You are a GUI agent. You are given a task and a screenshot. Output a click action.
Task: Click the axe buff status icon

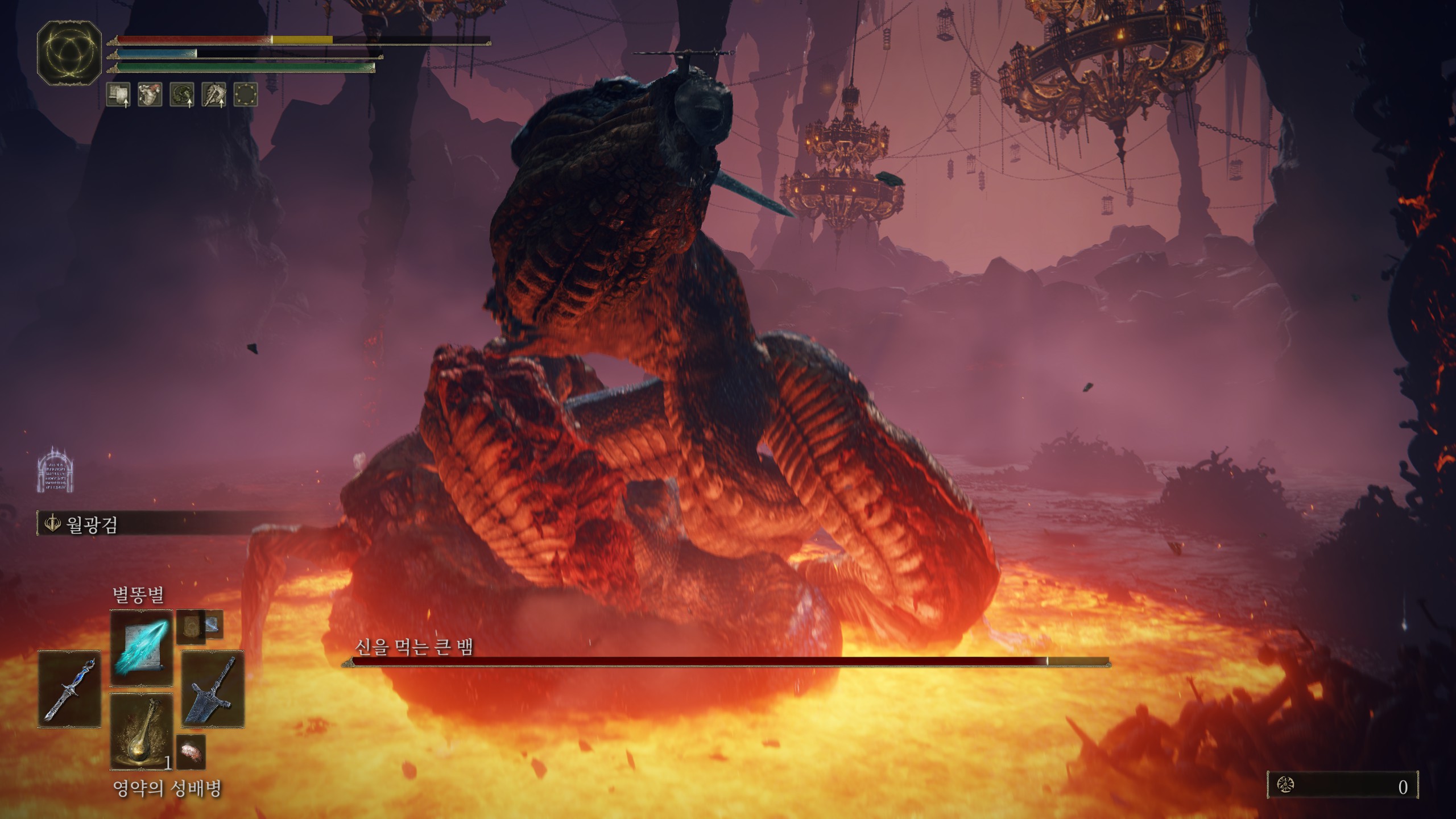(214, 94)
